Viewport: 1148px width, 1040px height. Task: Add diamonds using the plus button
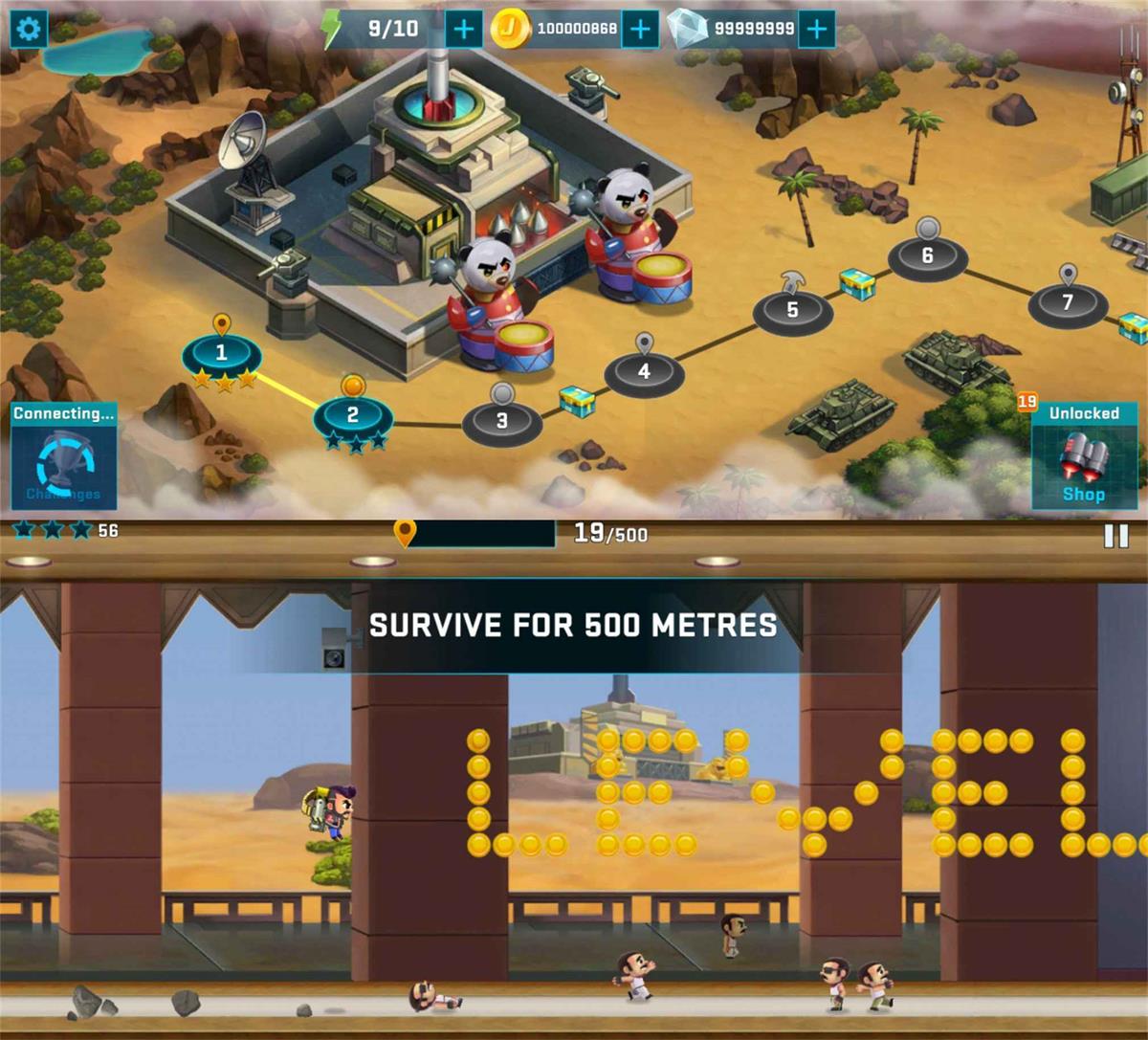tap(816, 29)
